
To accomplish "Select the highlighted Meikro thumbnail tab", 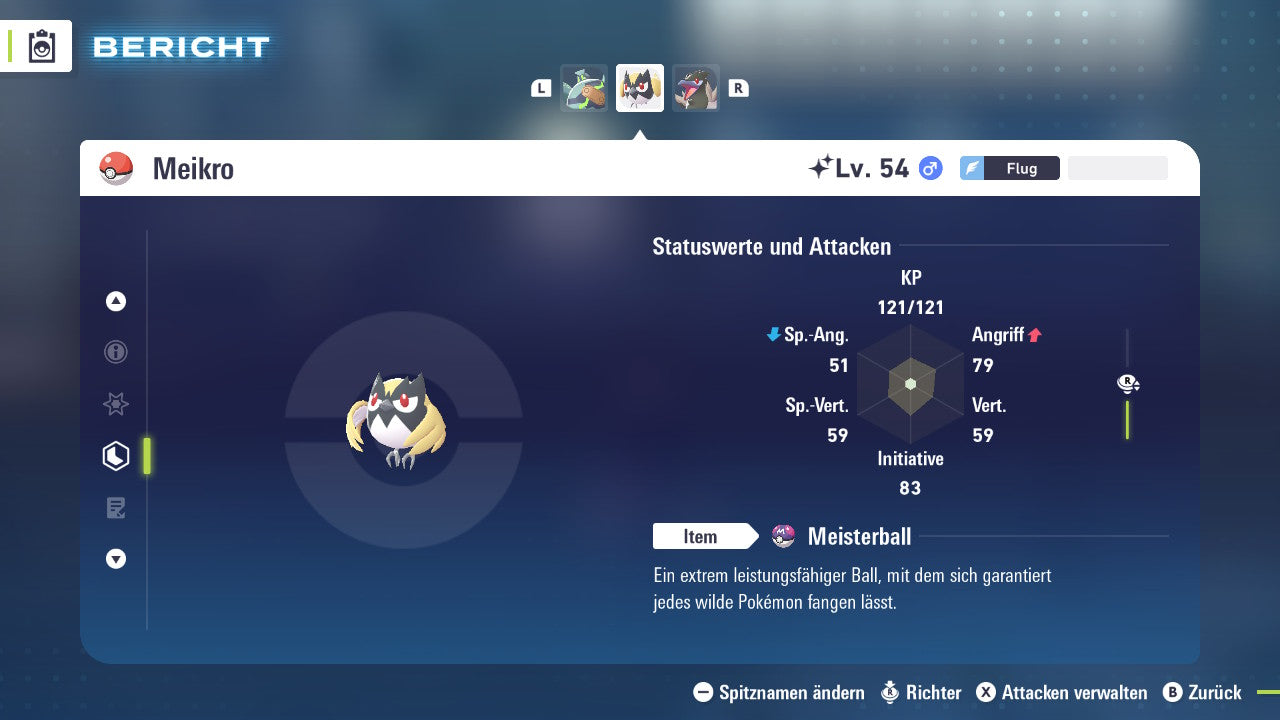I will [640, 87].
